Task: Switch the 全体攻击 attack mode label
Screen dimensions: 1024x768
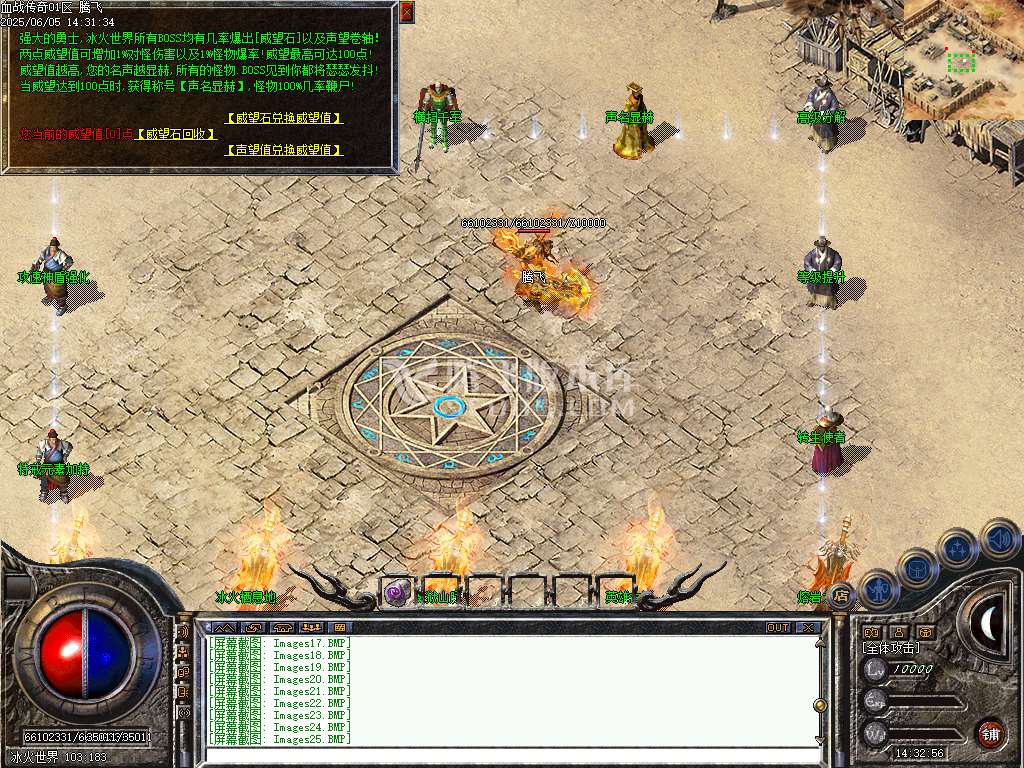Action: (891, 648)
